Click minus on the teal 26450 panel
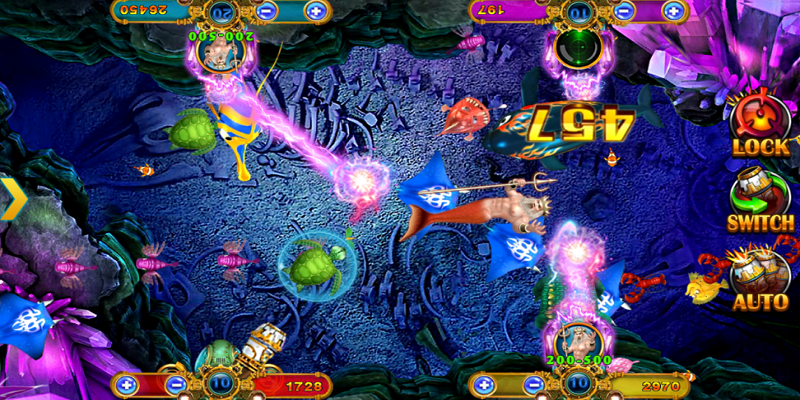Viewport: 800px width, 400px height. coord(267,12)
